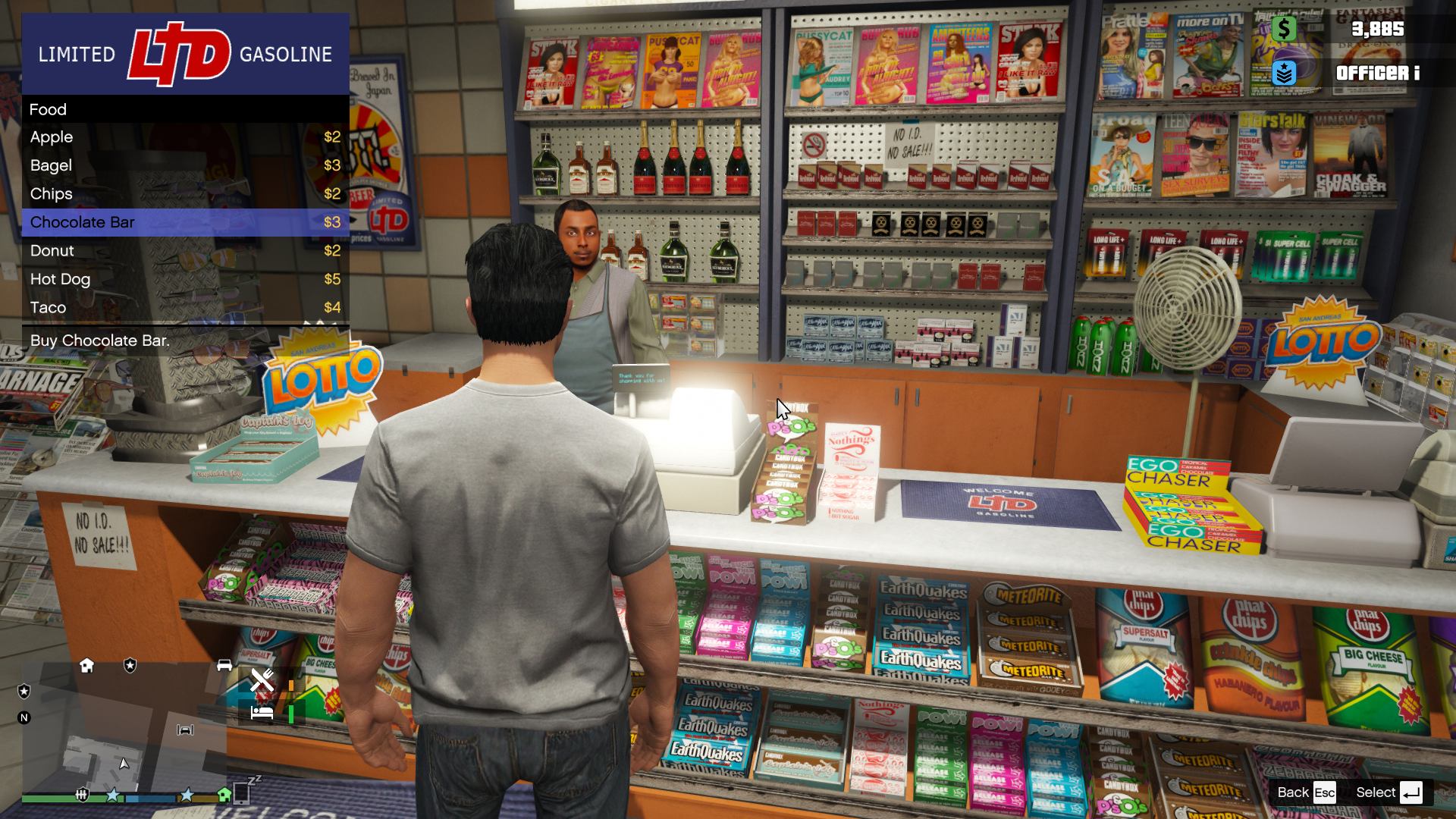Image resolution: width=1456 pixels, height=819 pixels.
Task: Select the Donut item
Action: point(185,251)
